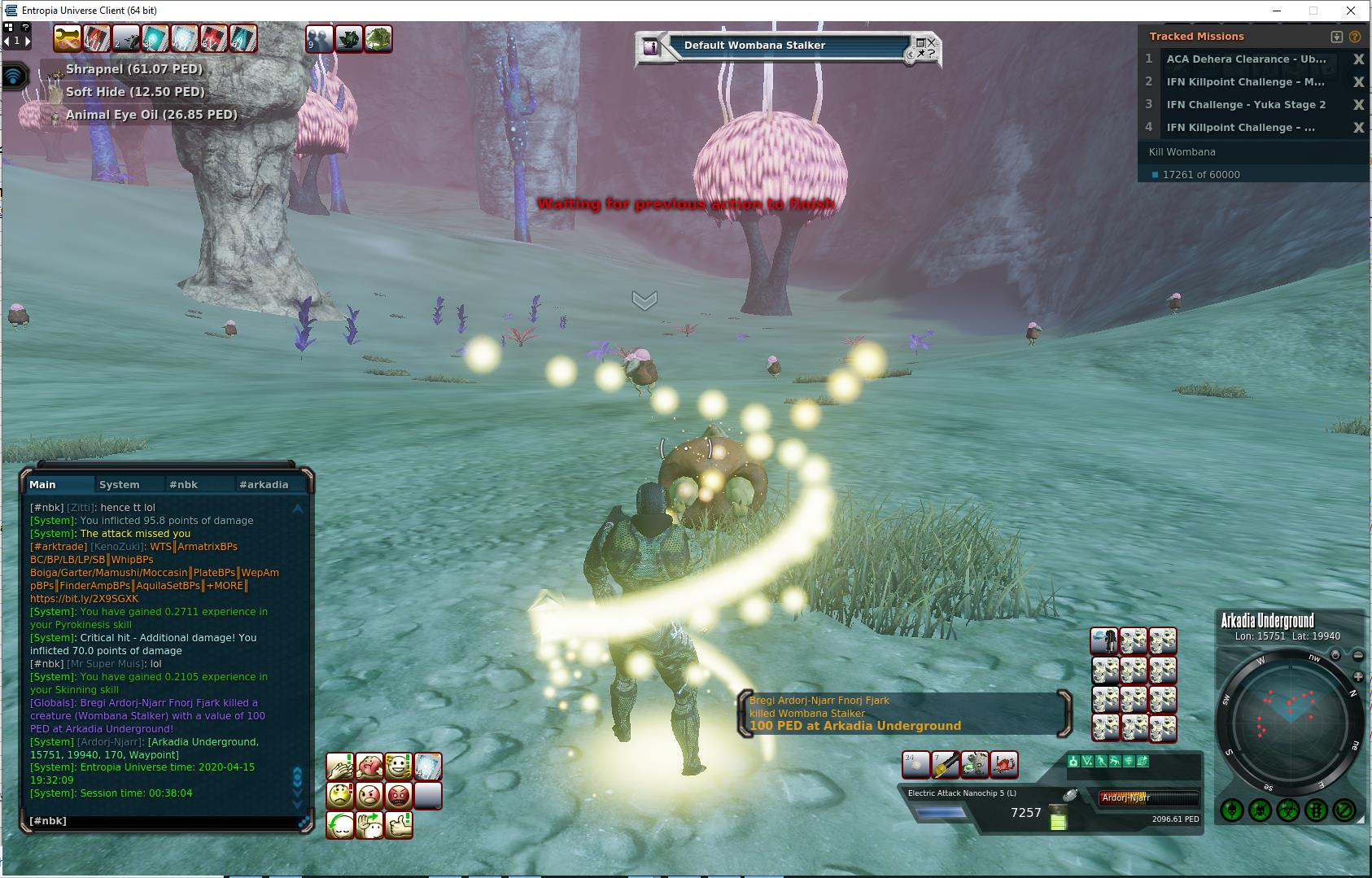Open the Tracked Missions help icon
The width and height of the screenshot is (1372, 878).
coord(1355,37)
